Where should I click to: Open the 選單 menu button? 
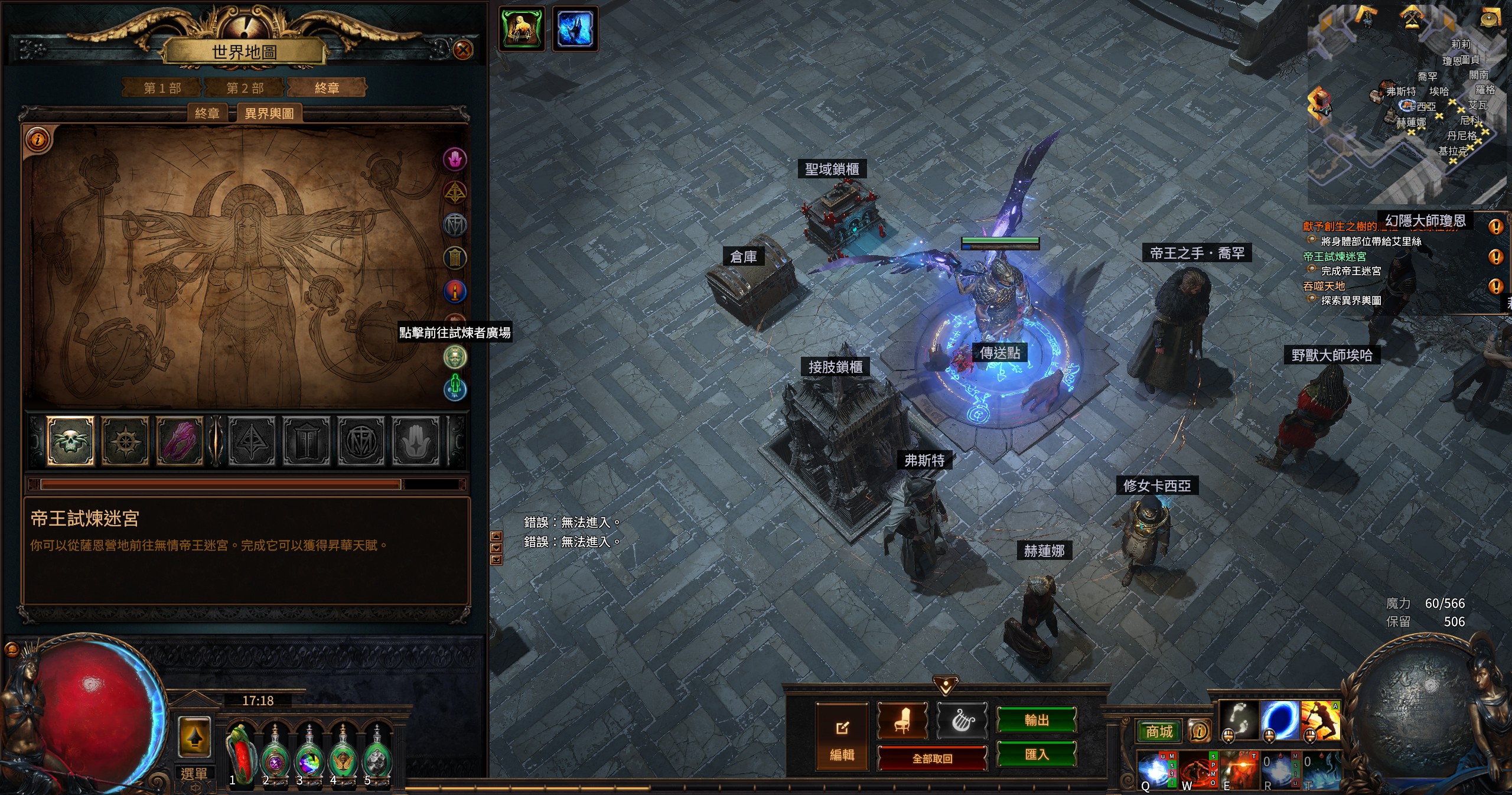coord(194,774)
